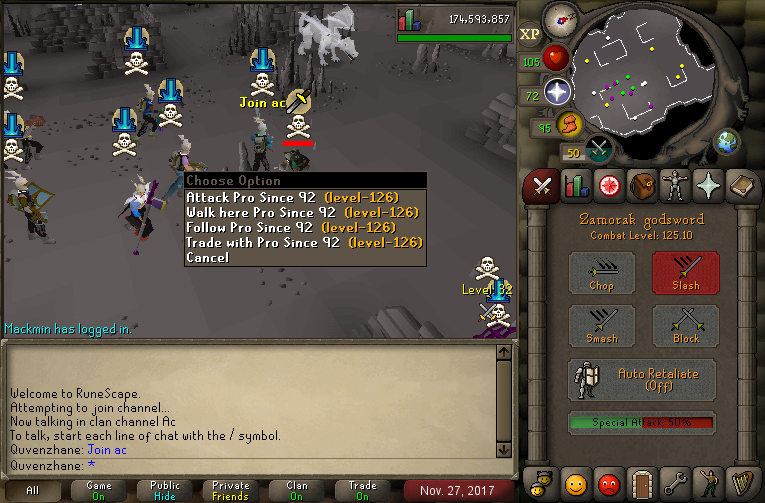
Task: Open the backpack inventory tab
Action: pos(642,186)
